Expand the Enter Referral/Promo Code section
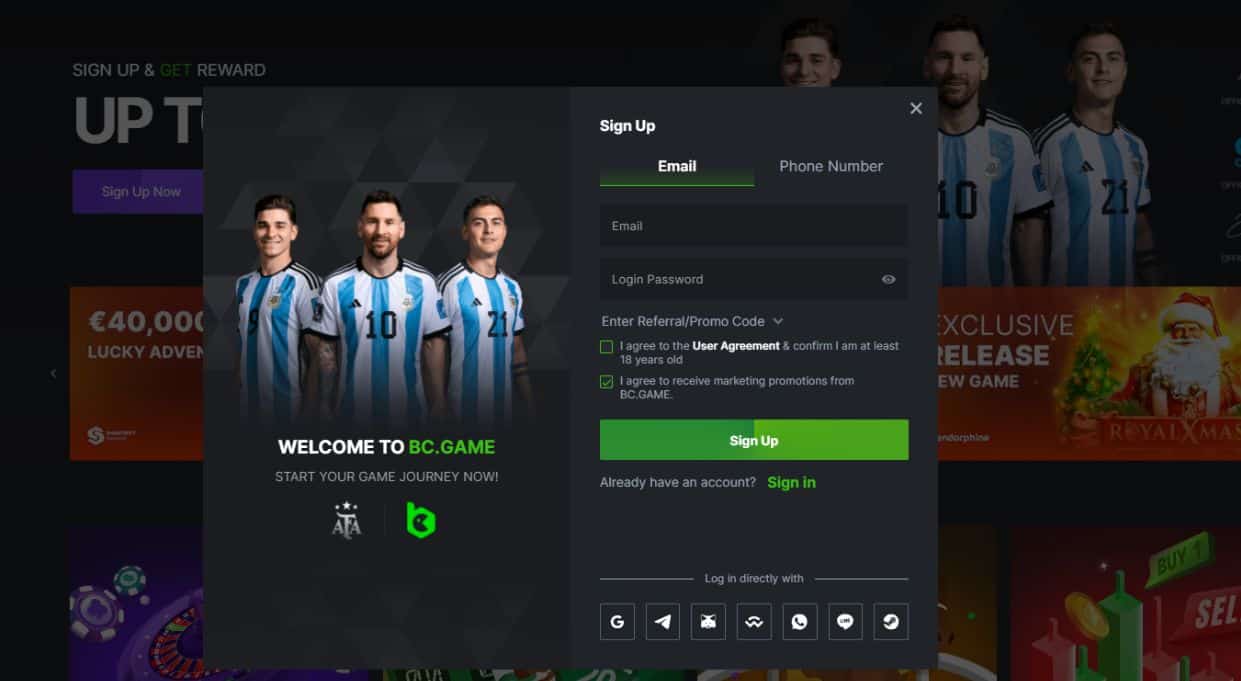Screen dimensions: 1241x681 692,321
